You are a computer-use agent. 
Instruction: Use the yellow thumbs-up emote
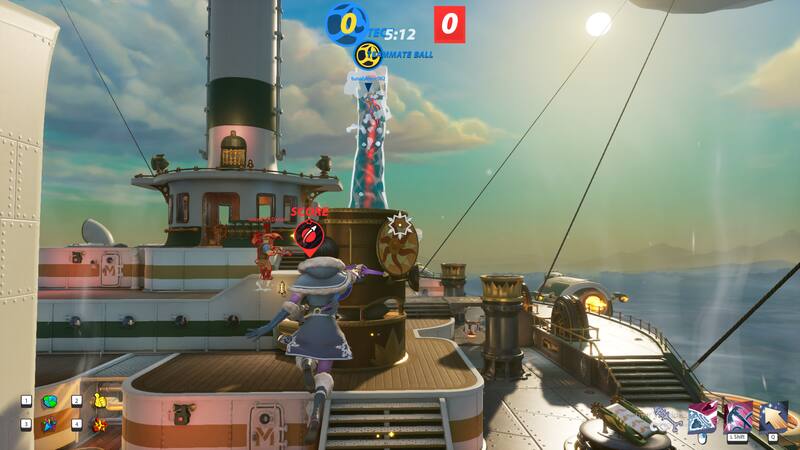pyautogui.click(x=100, y=402)
